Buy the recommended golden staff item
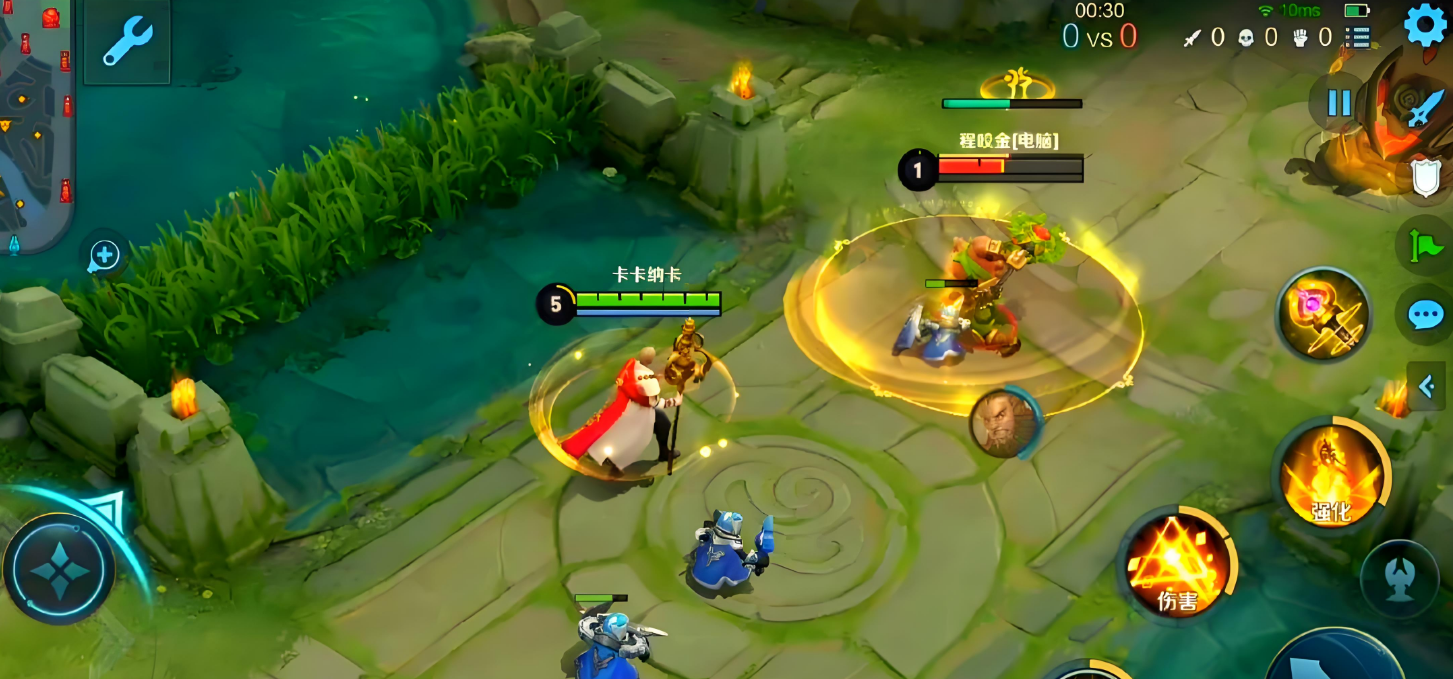Image resolution: width=1453 pixels, height=679 pixels. pyautogui.click(x=1323, y=315)
